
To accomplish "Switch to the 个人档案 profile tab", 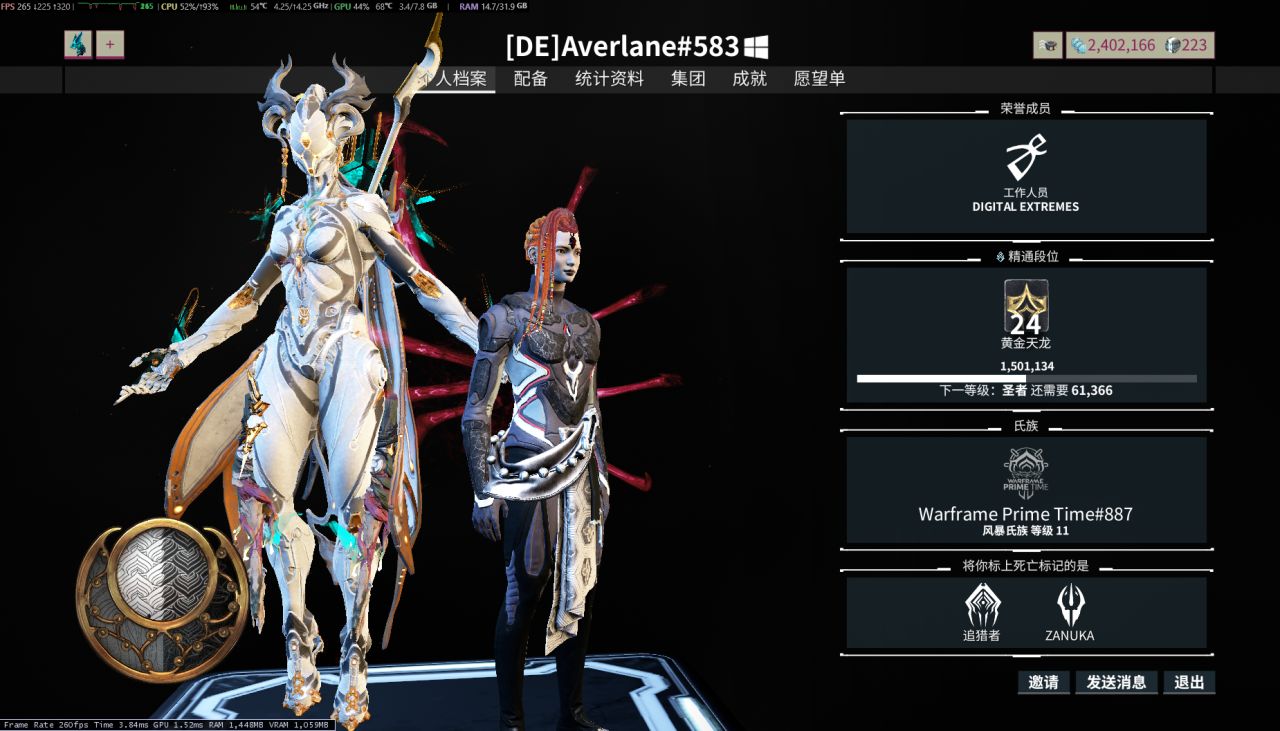I will (x=455, y=79).
